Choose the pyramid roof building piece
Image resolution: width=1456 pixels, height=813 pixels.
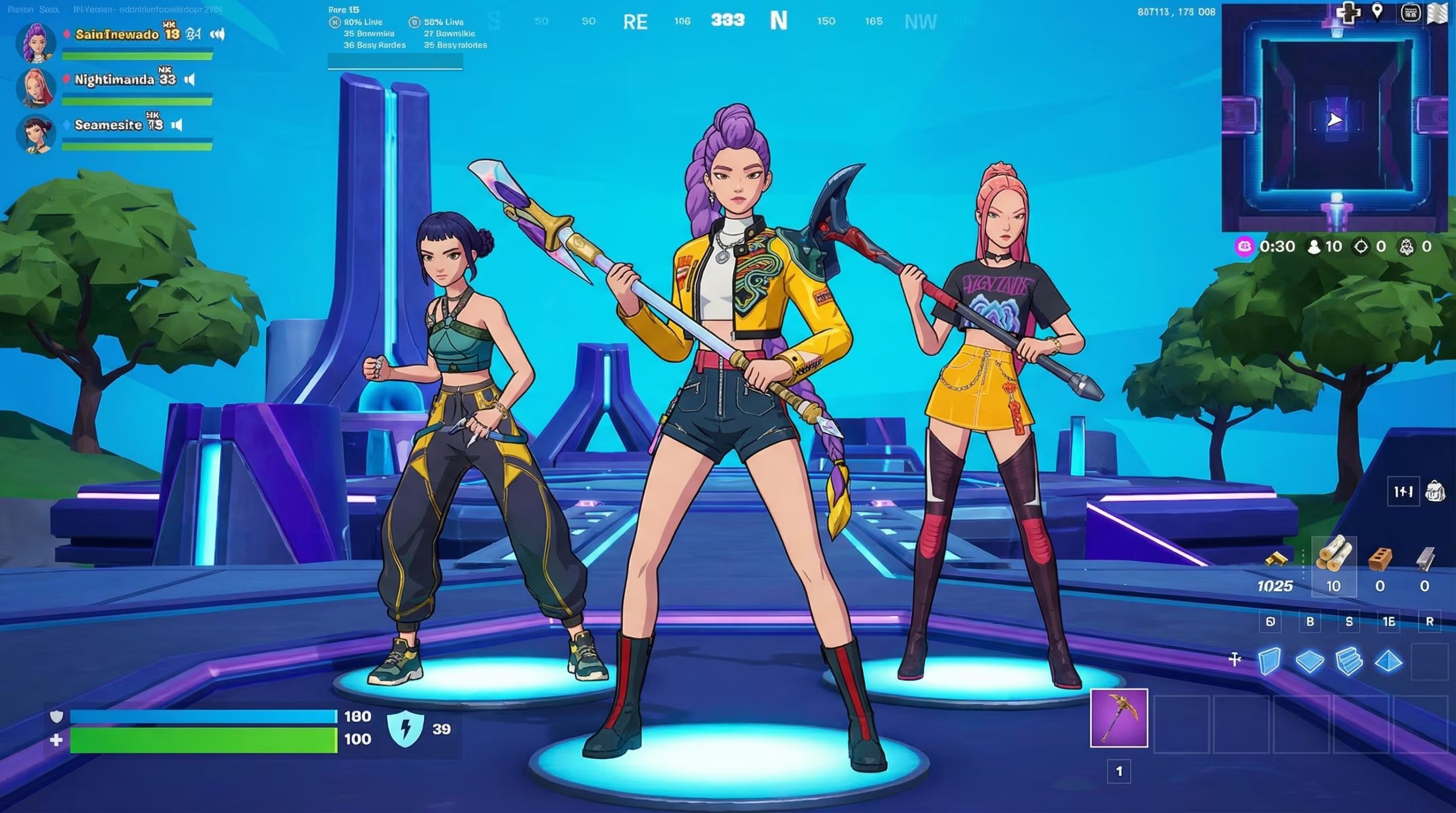pyautogui.click(x=1388, y=661)
